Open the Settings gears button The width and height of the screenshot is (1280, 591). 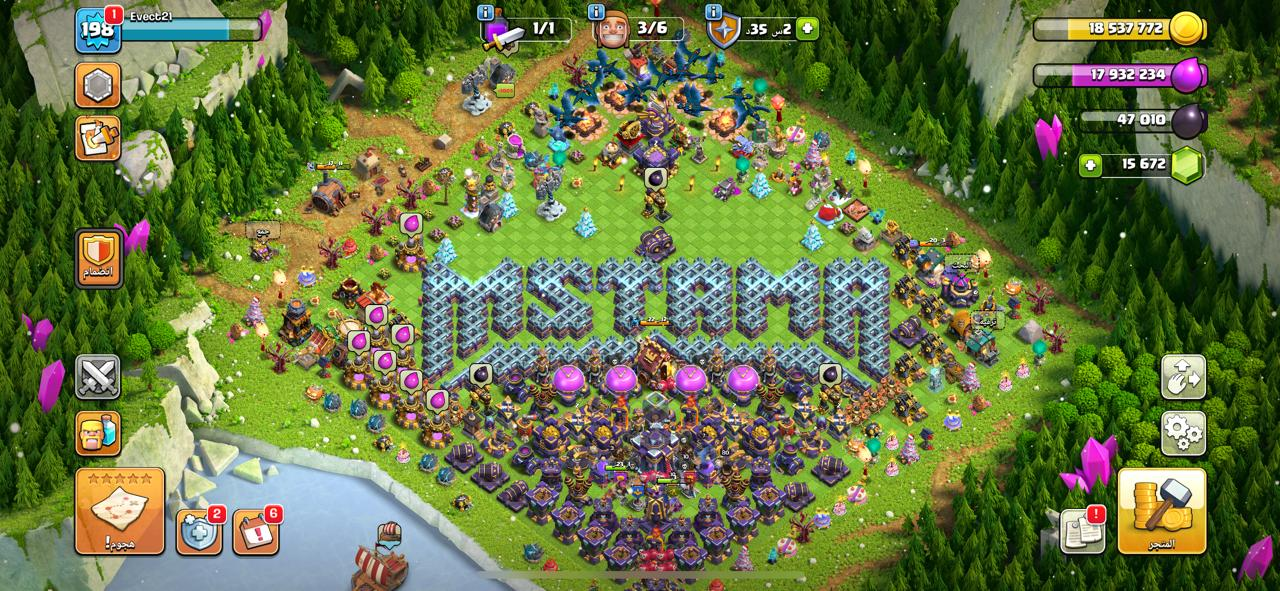coord(1183,433)
